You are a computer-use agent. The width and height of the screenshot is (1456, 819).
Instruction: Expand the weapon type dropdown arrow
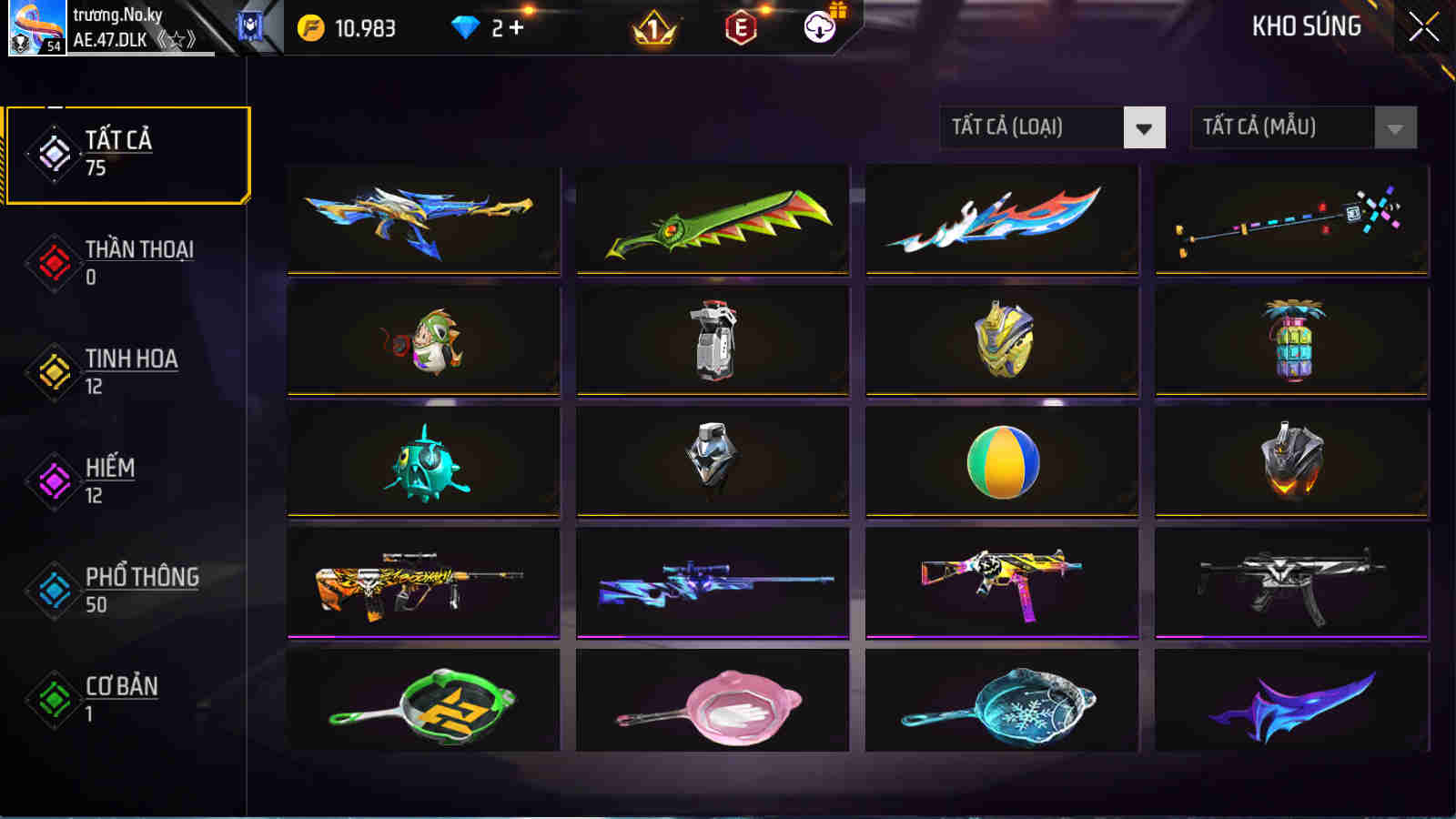(1145, 126)
